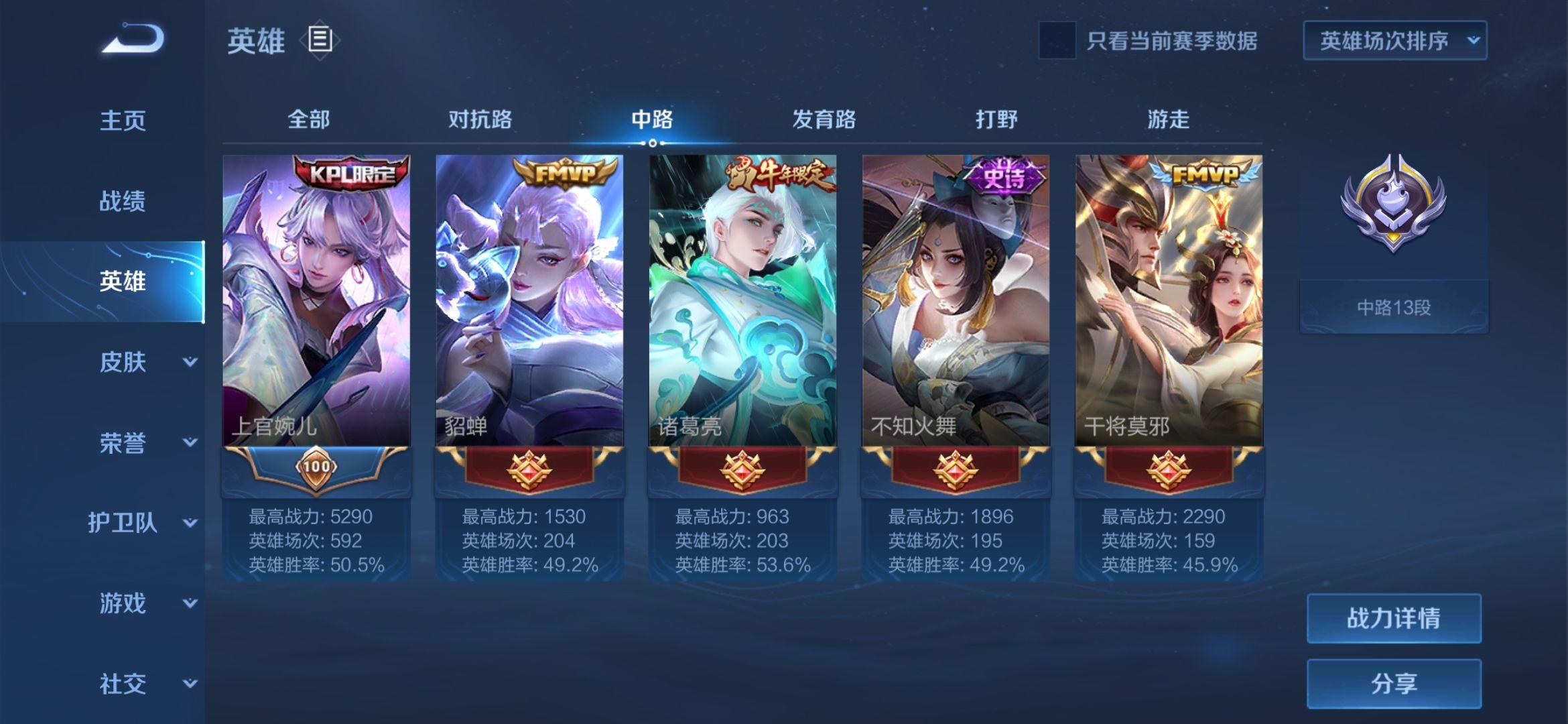
Task: Open the 英雄场次排序 sorting dropdown
Action: [x=1394, y=41]
